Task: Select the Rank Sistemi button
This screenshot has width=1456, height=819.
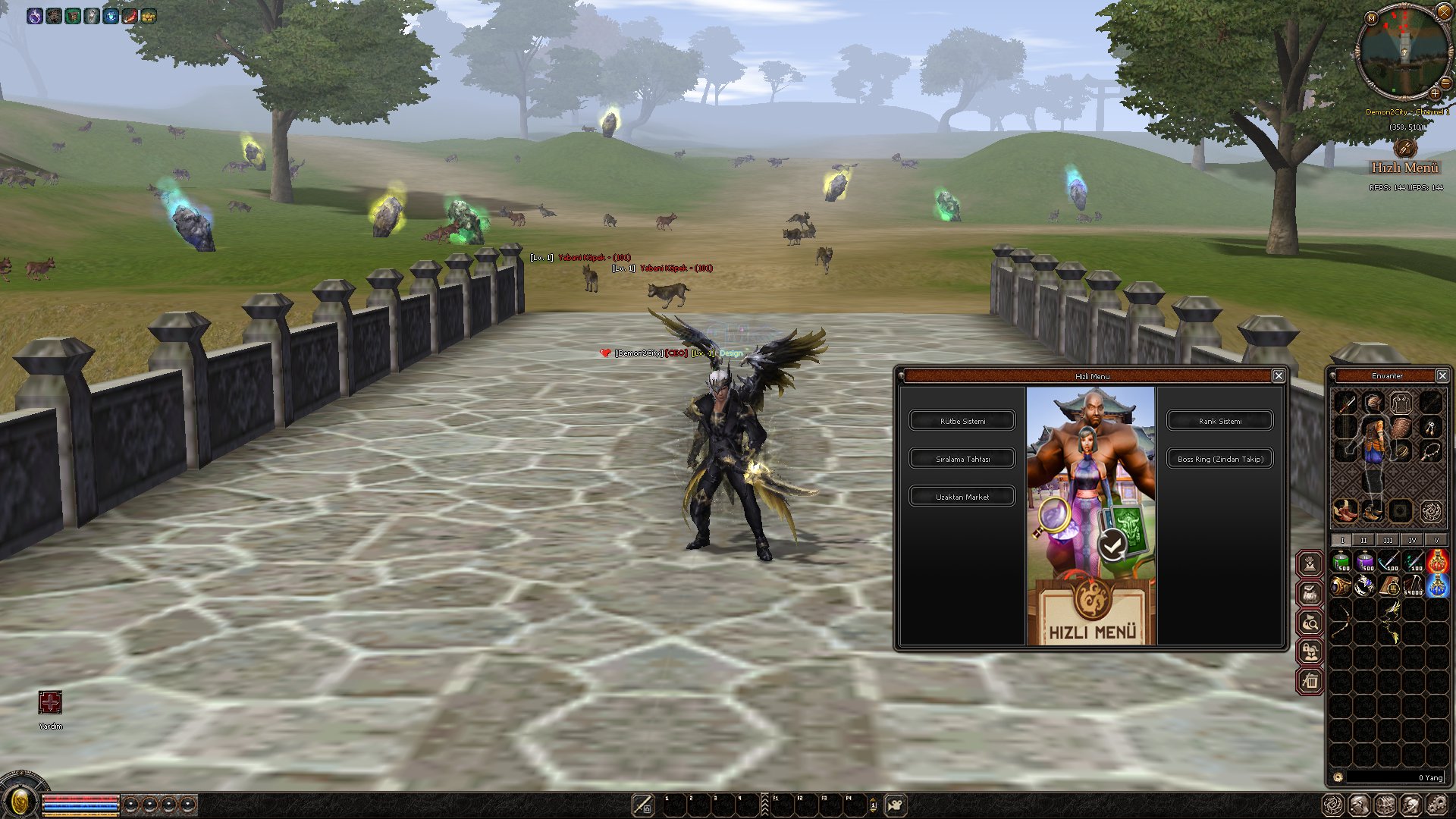Action: [1219, 421]
